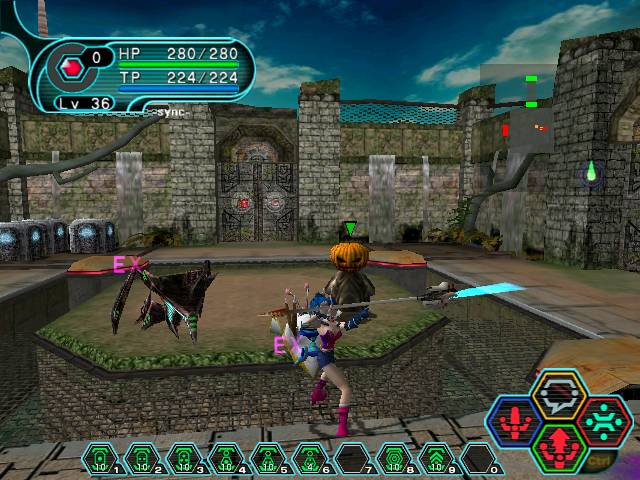
Task: Trigger the technique in quick slot 4
Action: point(224,459)
